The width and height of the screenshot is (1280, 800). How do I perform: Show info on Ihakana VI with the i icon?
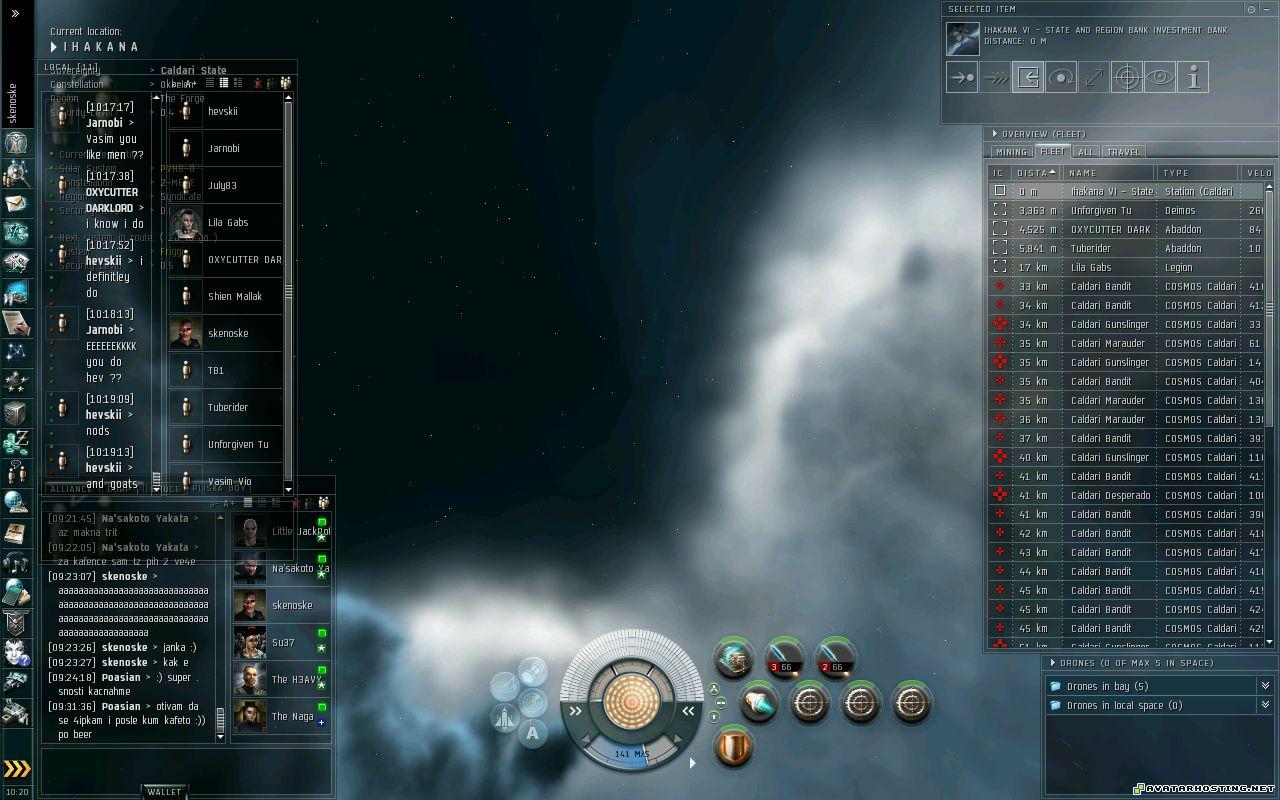1193,76
